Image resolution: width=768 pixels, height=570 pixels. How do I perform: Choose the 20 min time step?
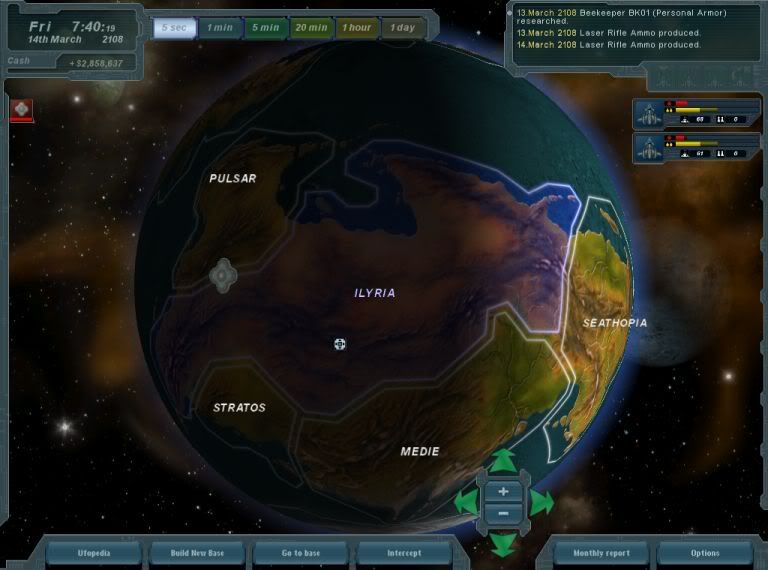(x=311, y=28)
